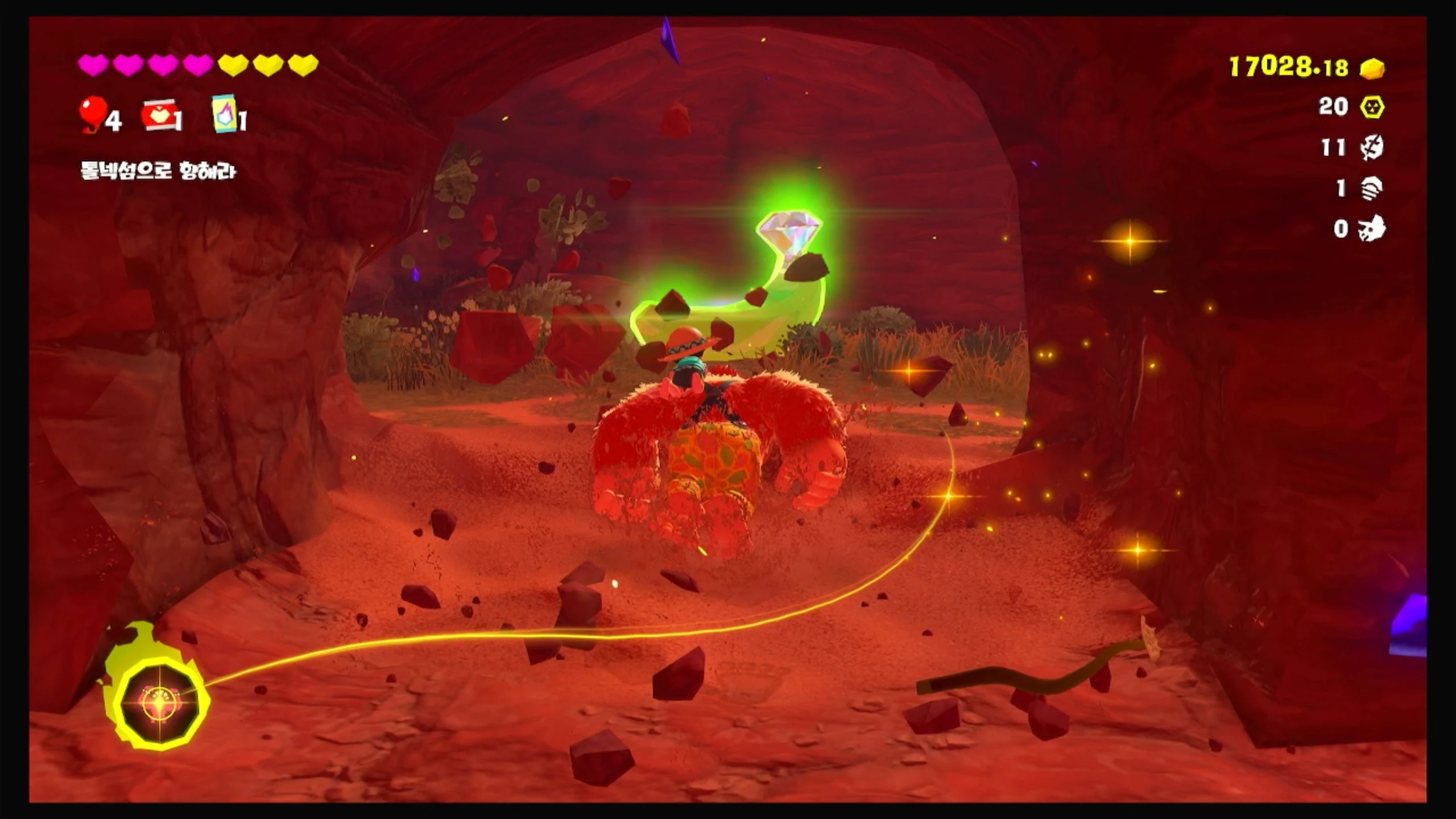1456x819 pixels.
Task: Select the red apple juice can
Action: (158, 116)
